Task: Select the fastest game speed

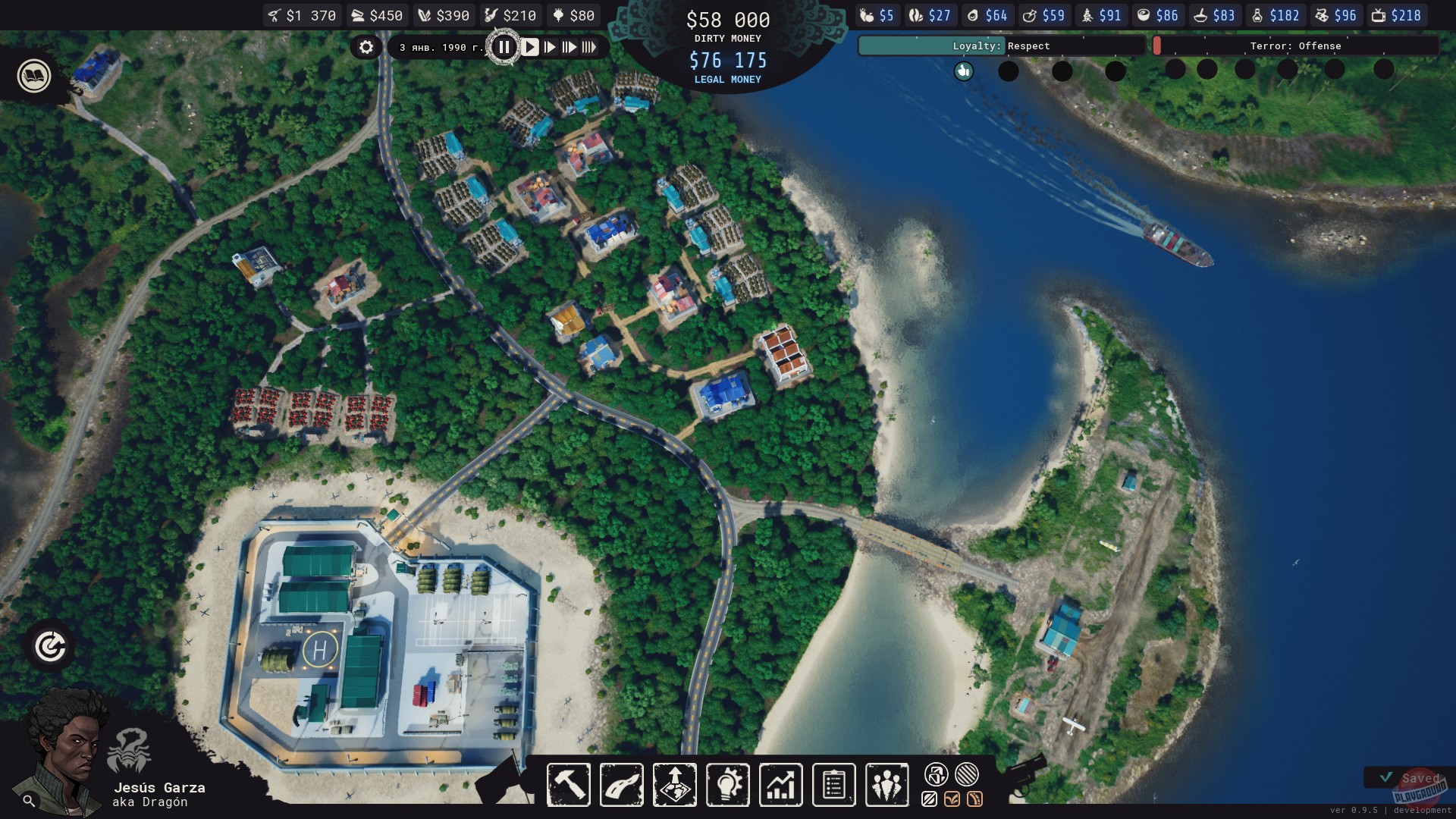Action: point(591,47)
